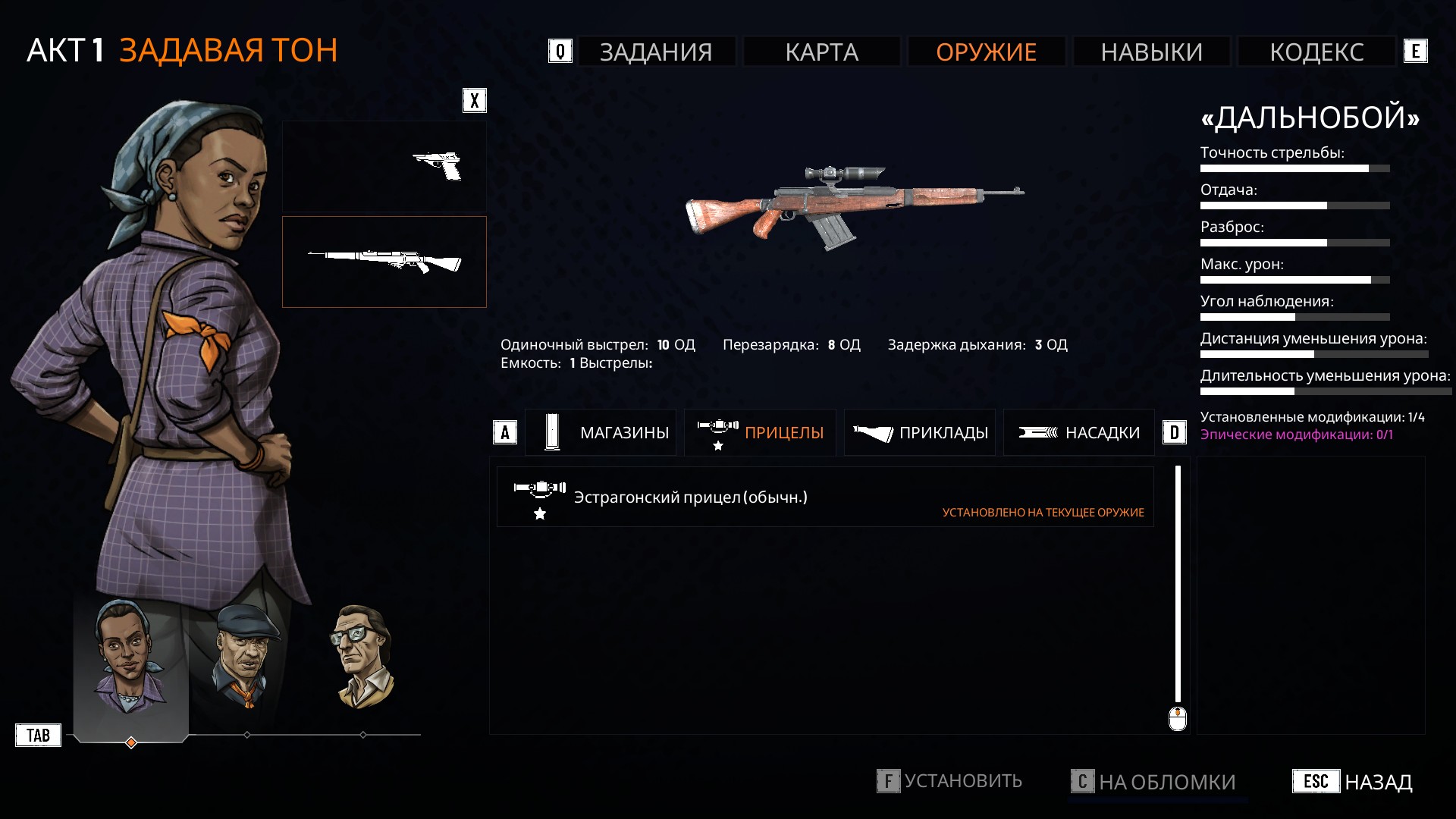The image size is (1456, 819).
Task: Select the ПРИЦЕЛЫ modification category
Action: 760,432
